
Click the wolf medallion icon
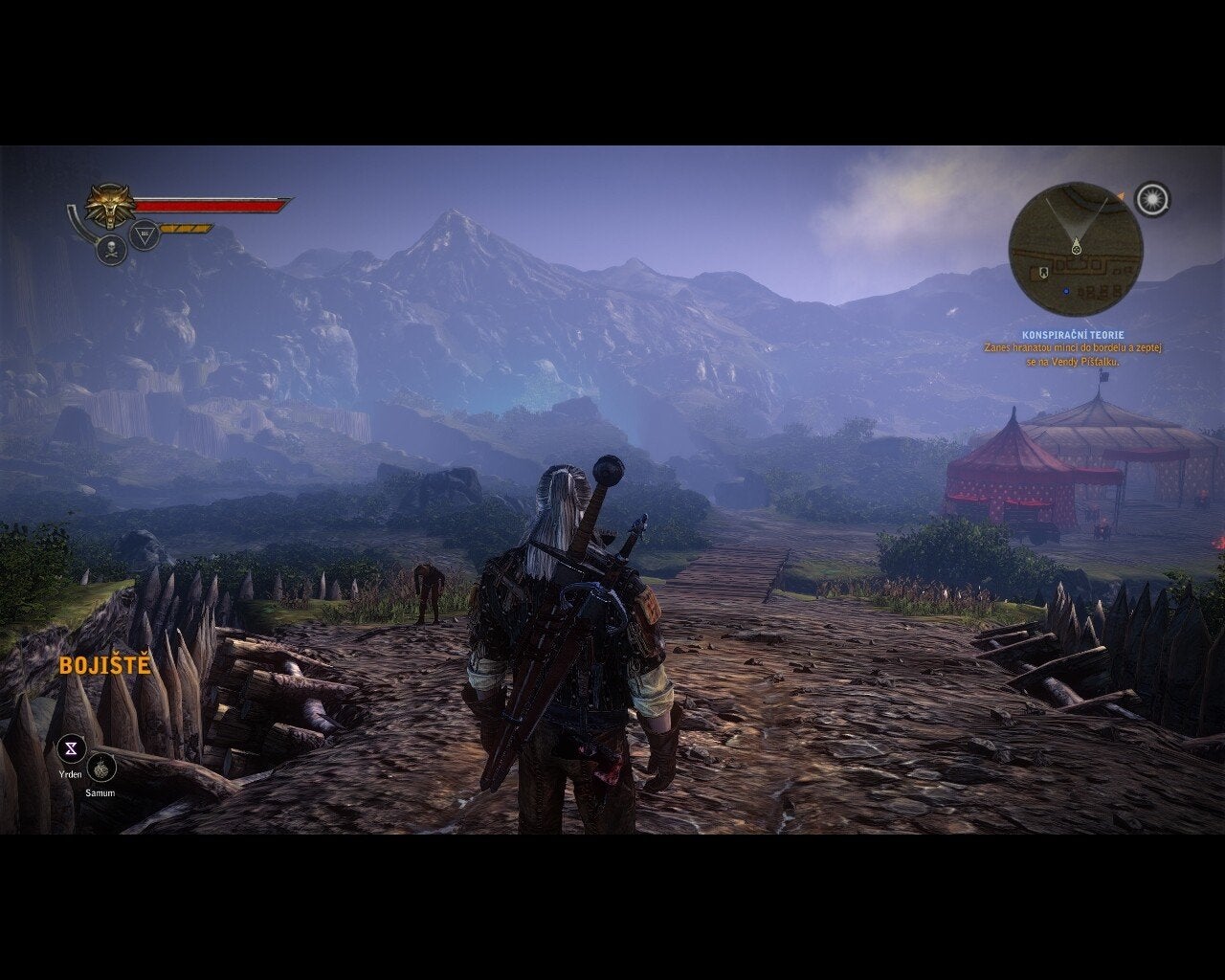tap(109, 204)
